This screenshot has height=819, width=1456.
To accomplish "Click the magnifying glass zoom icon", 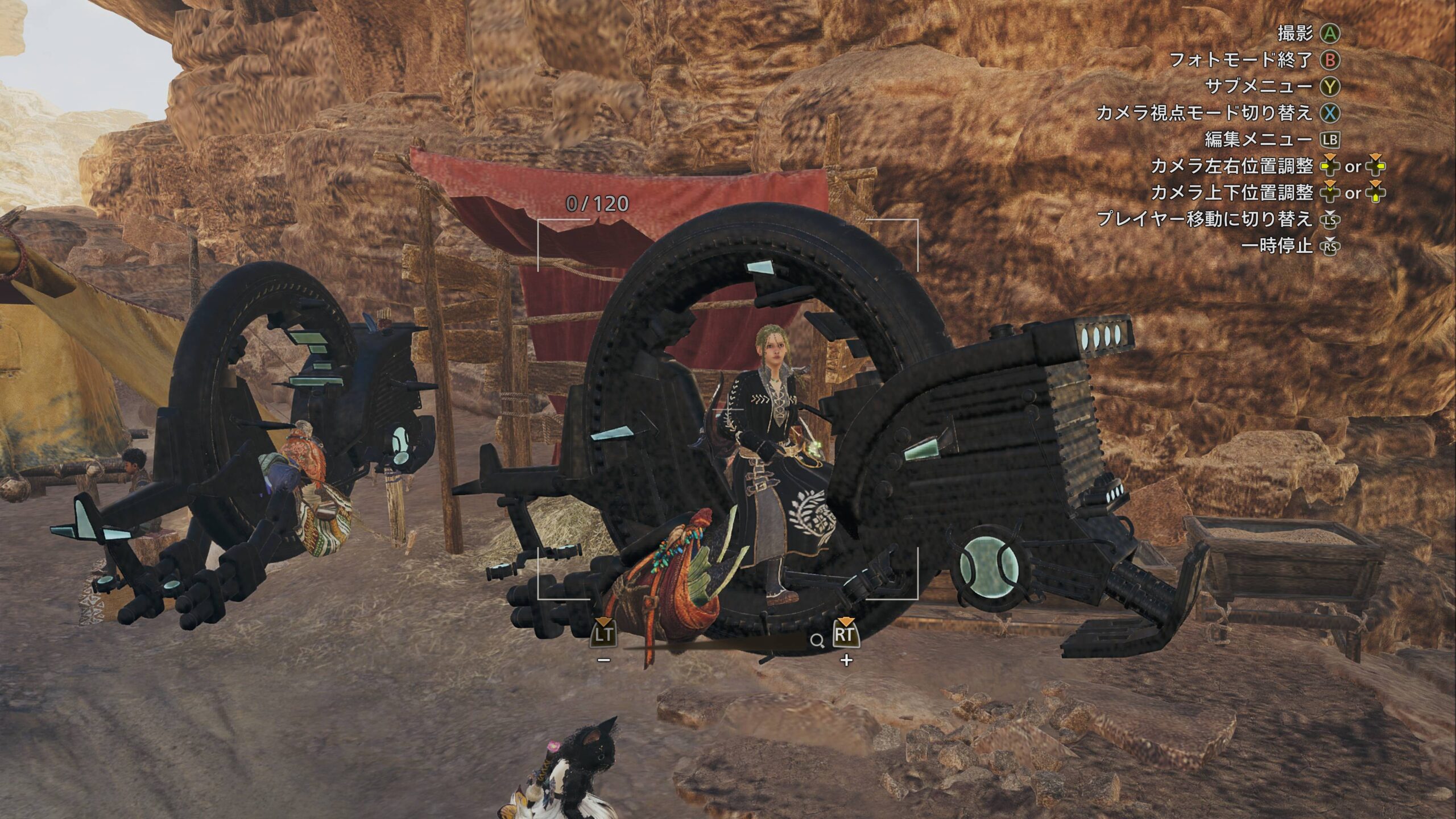I will pyautogui.click(x=817, y=642).
